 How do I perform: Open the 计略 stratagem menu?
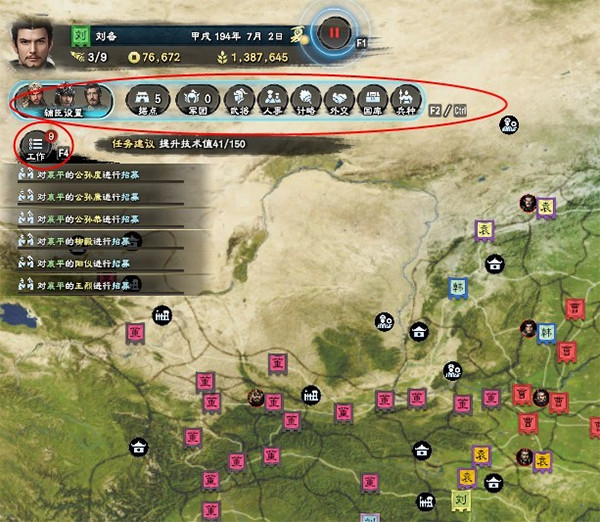tap(306, 100)
